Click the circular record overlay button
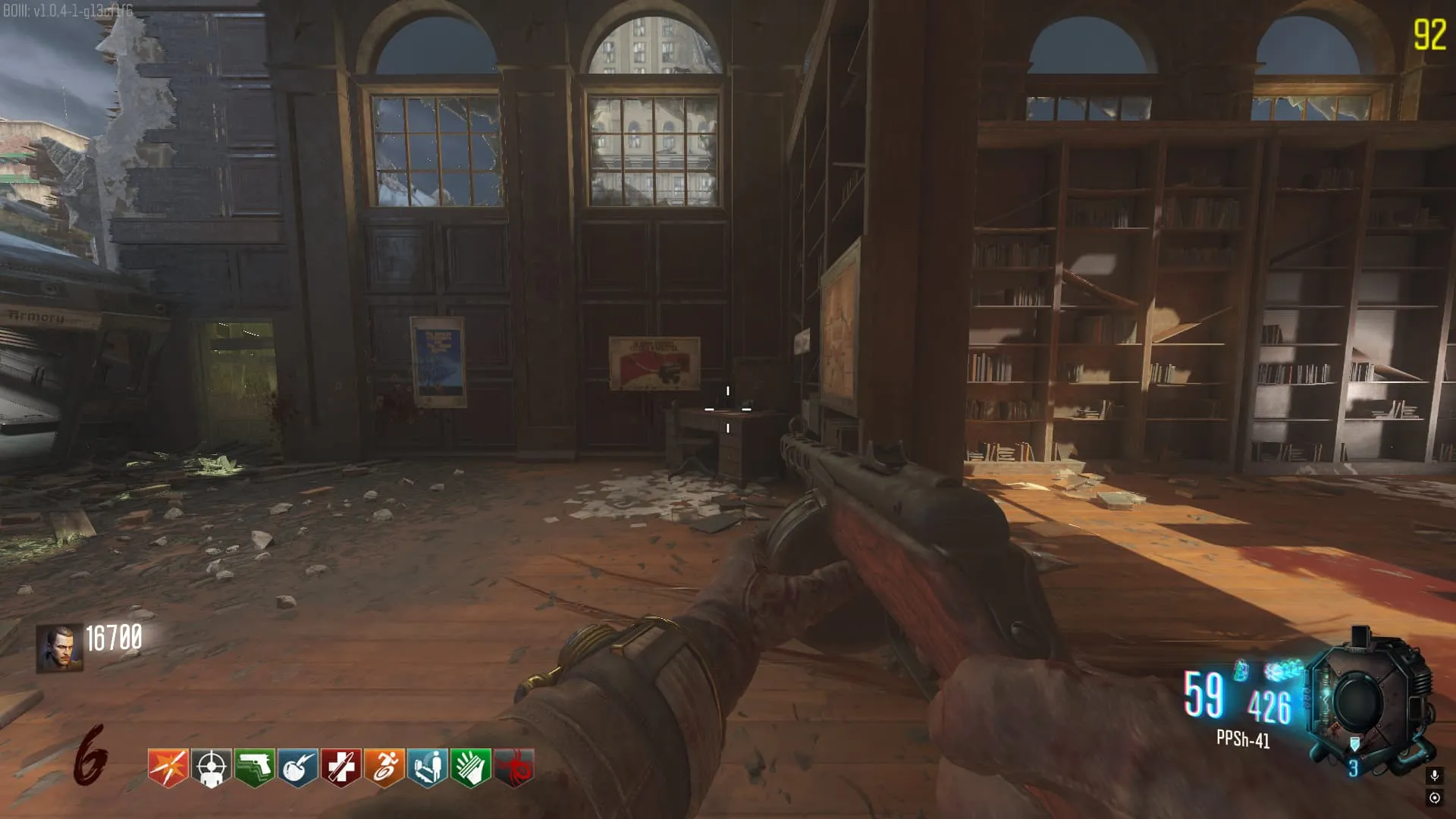1456x819 pixels. pyautogui.click(x=1434, y=798)
